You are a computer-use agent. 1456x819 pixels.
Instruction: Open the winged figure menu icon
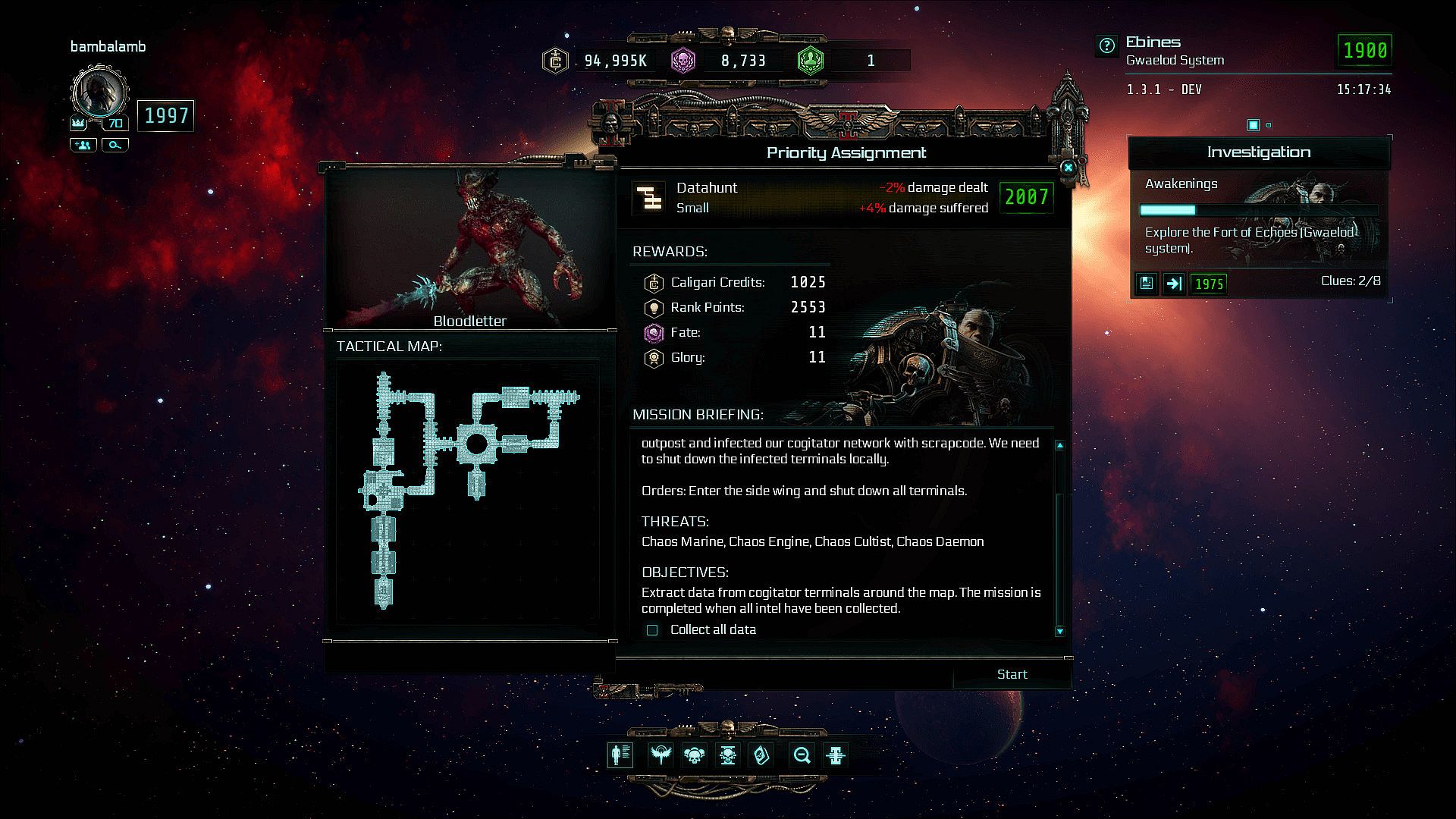[x=661, y=755]
